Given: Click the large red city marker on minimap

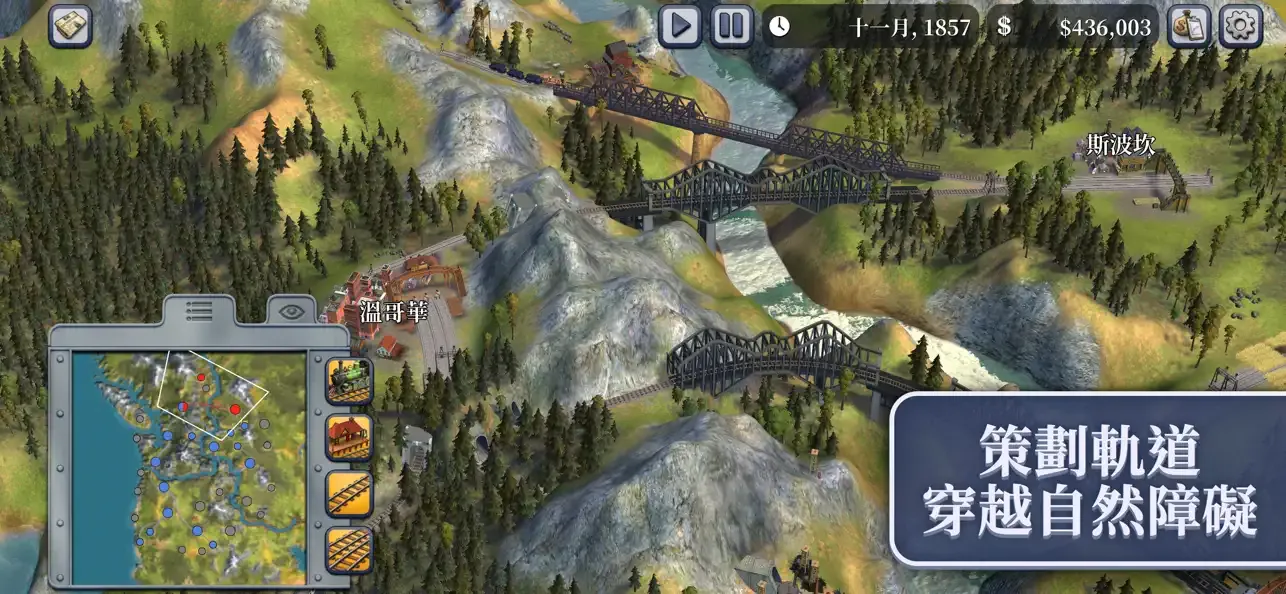Looking at the screenshot, I should (235, 408).
